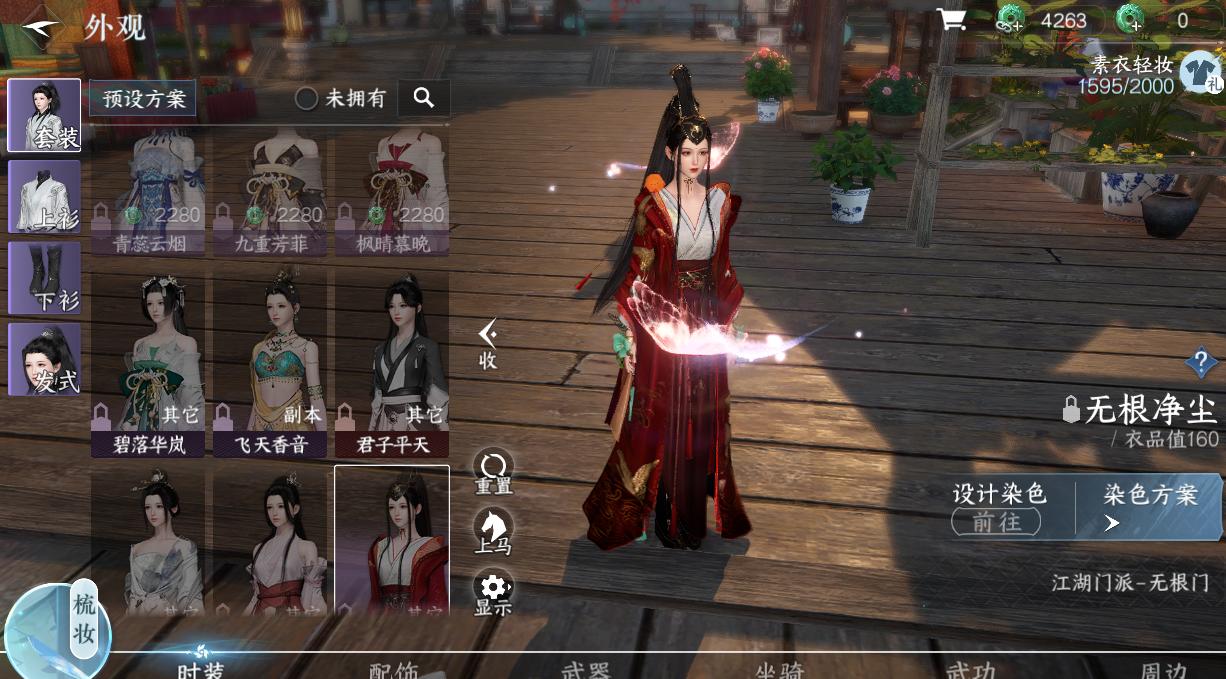1226x679 pixels.
Task: Choose the 发式 hairstyle category tab
Action: tap(44, 359)
